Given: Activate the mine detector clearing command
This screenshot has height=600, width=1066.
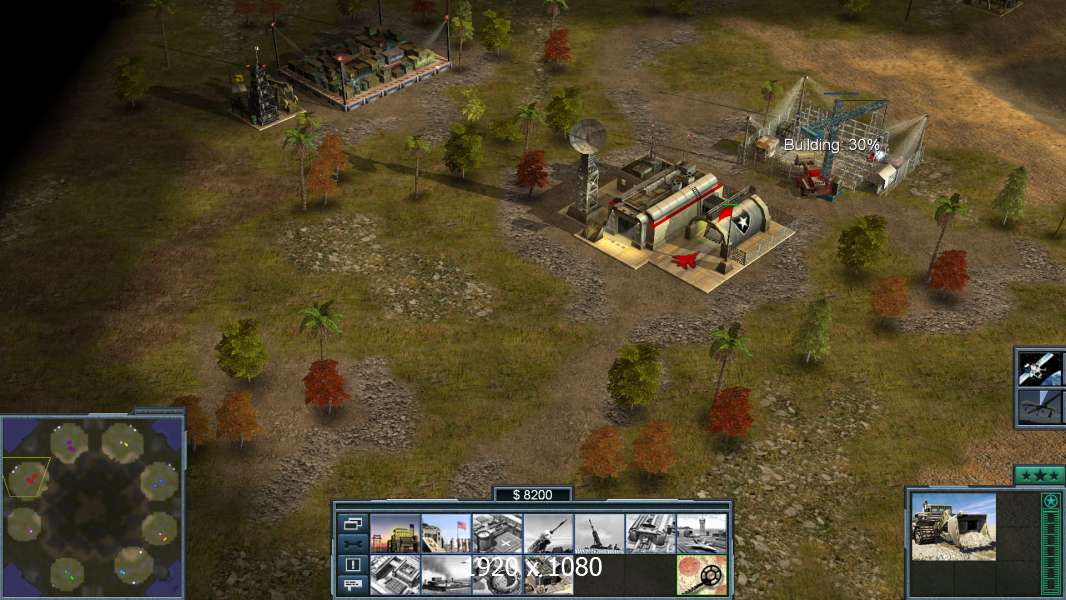Looking at the screenshot, I should point(701,574).
